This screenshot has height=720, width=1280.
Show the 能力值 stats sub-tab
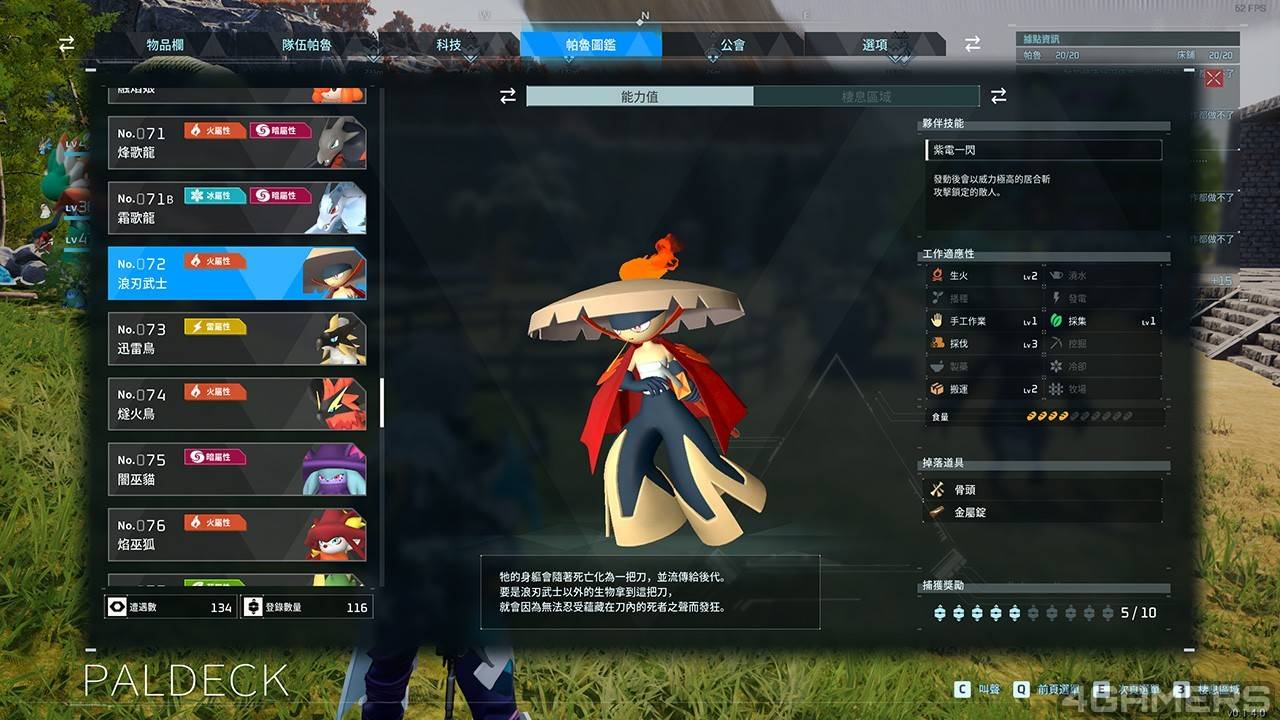pos(640,97)
